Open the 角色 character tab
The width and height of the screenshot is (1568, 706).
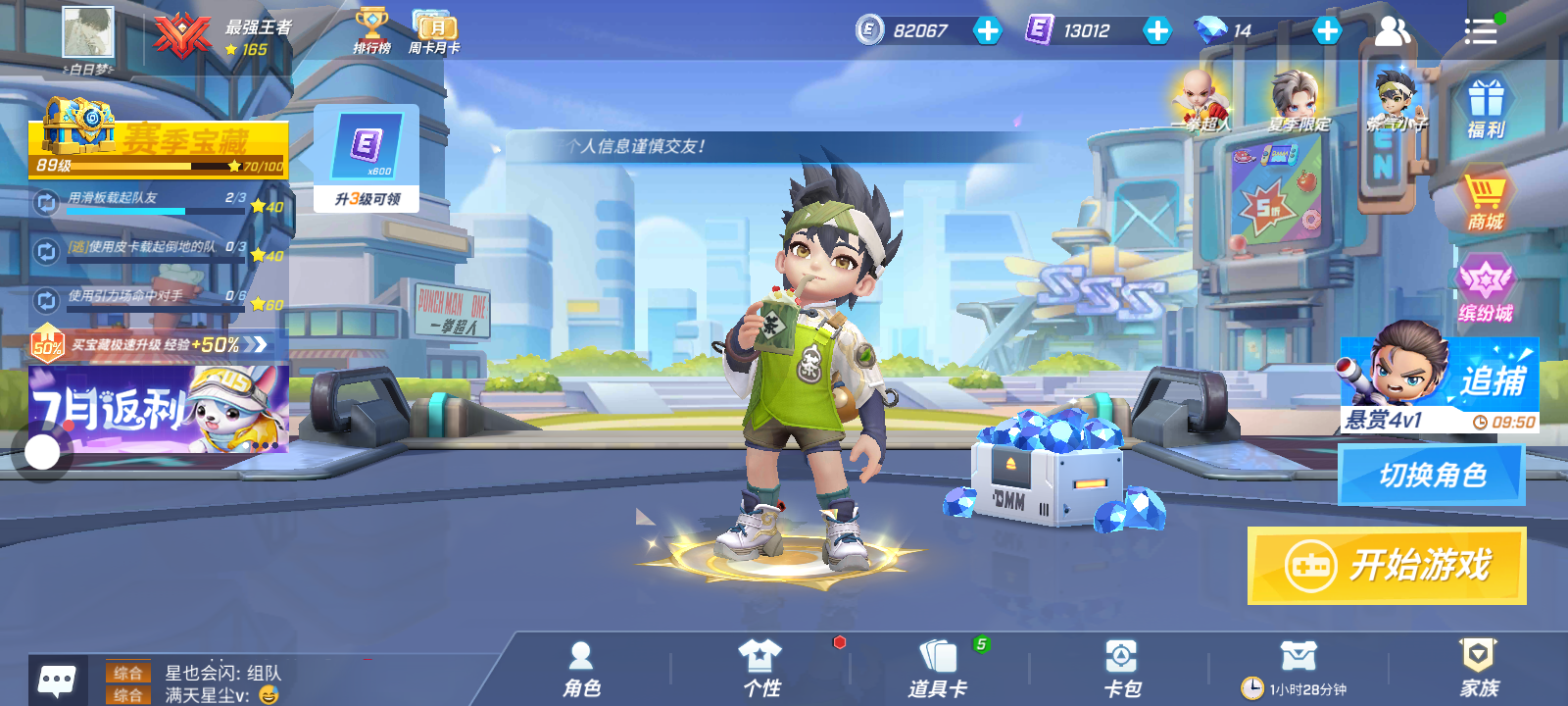pos(581,670)
